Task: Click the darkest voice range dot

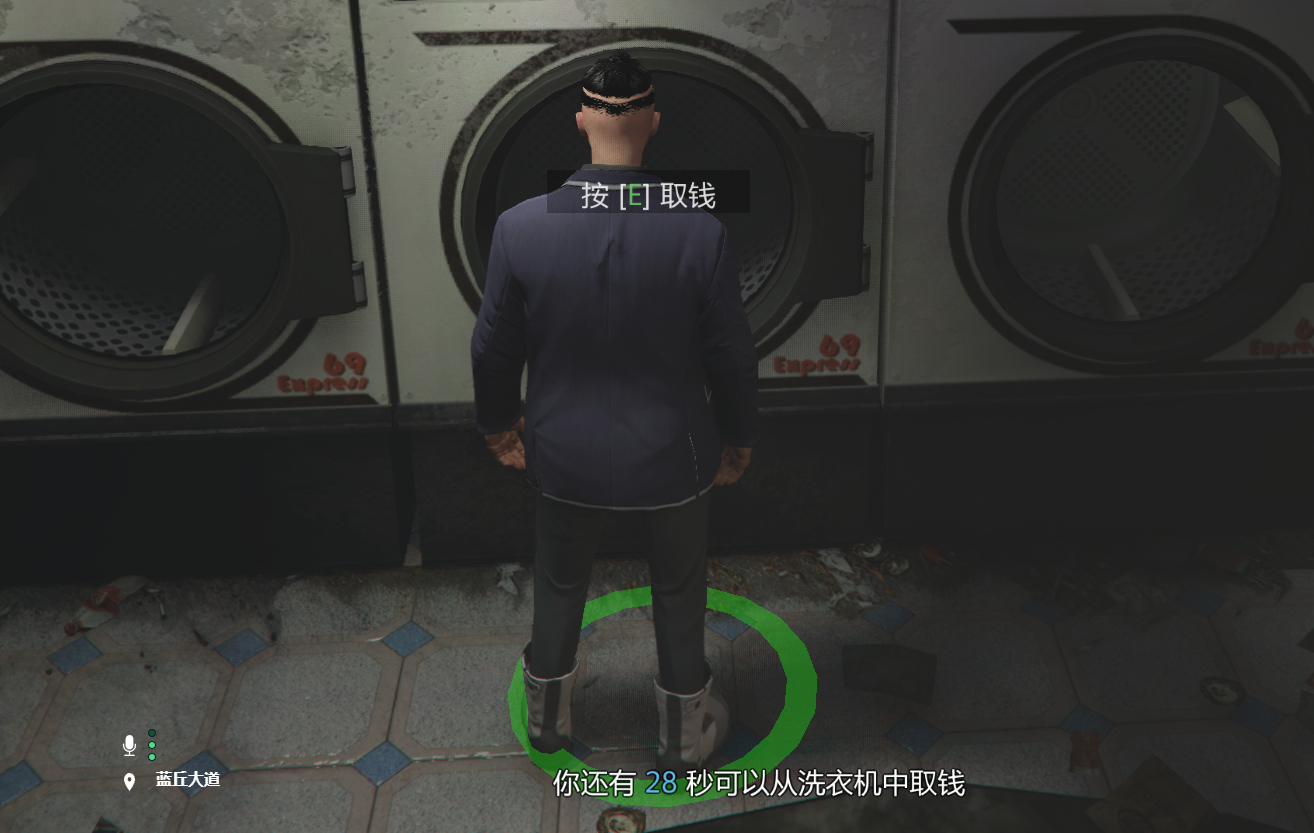Action: (x=151, y=731)
